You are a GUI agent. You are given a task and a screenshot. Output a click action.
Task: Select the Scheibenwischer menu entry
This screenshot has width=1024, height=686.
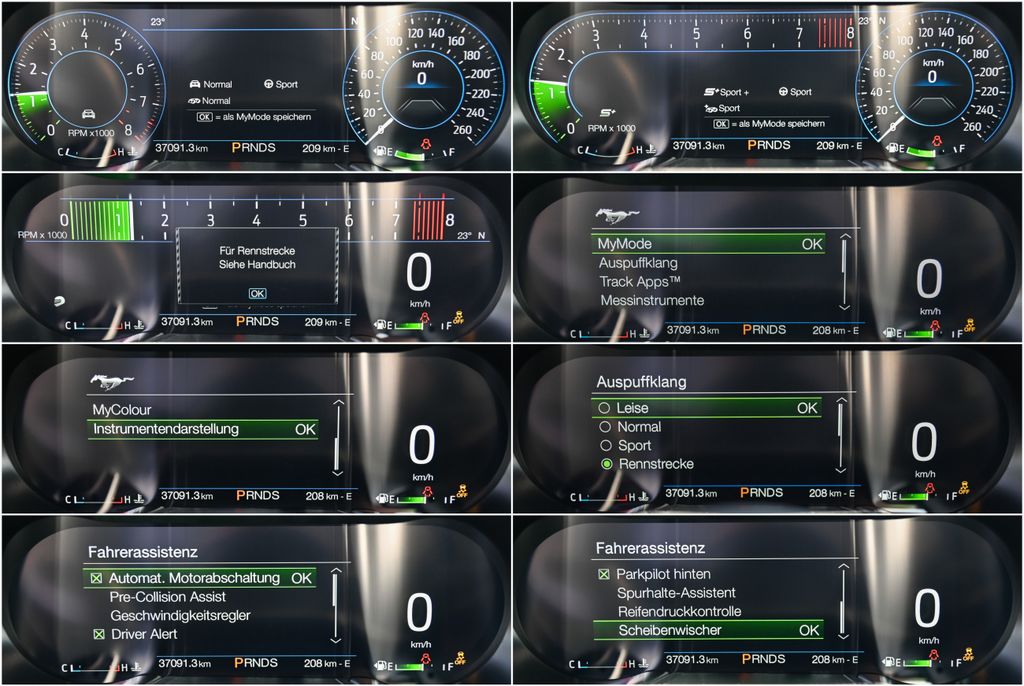707,630
